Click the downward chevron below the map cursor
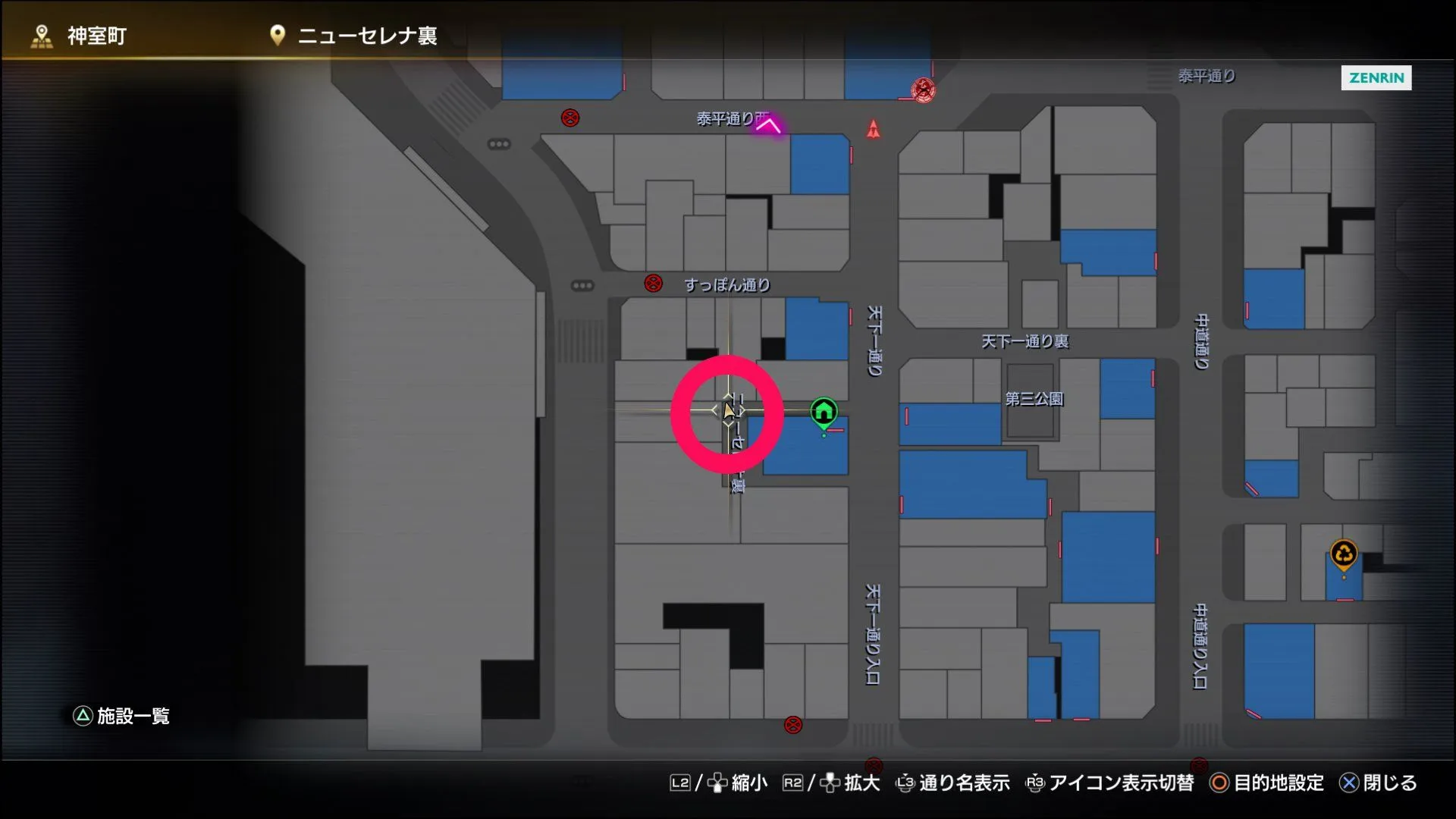 pos(726,425)
